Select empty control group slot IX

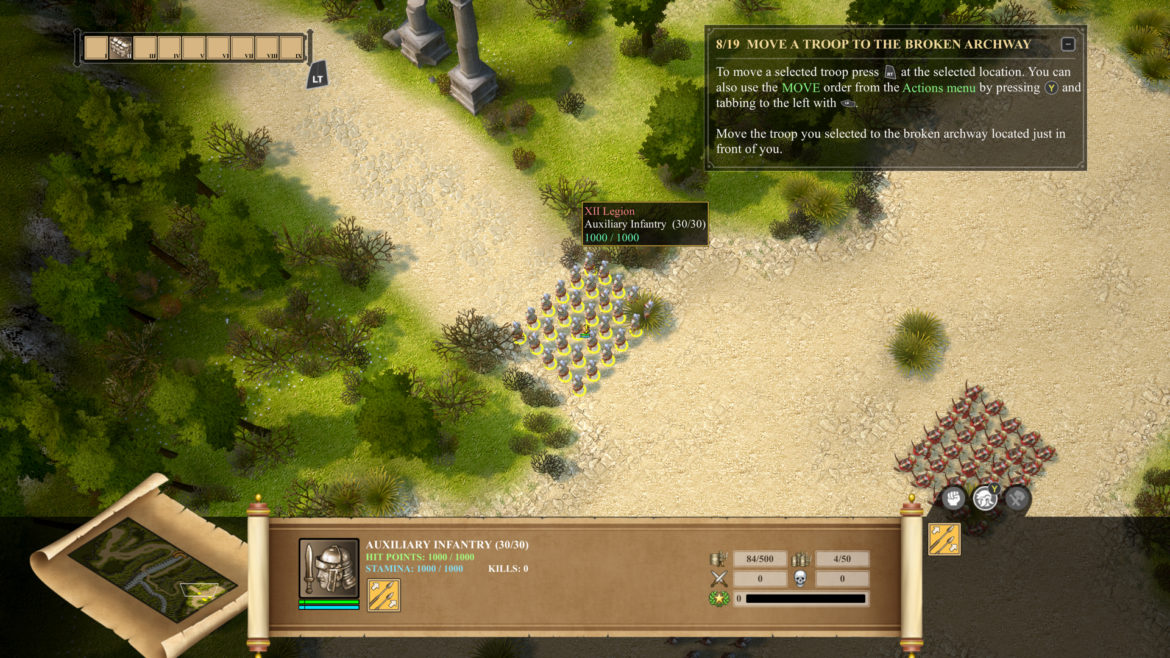click(x=292, y=48)
